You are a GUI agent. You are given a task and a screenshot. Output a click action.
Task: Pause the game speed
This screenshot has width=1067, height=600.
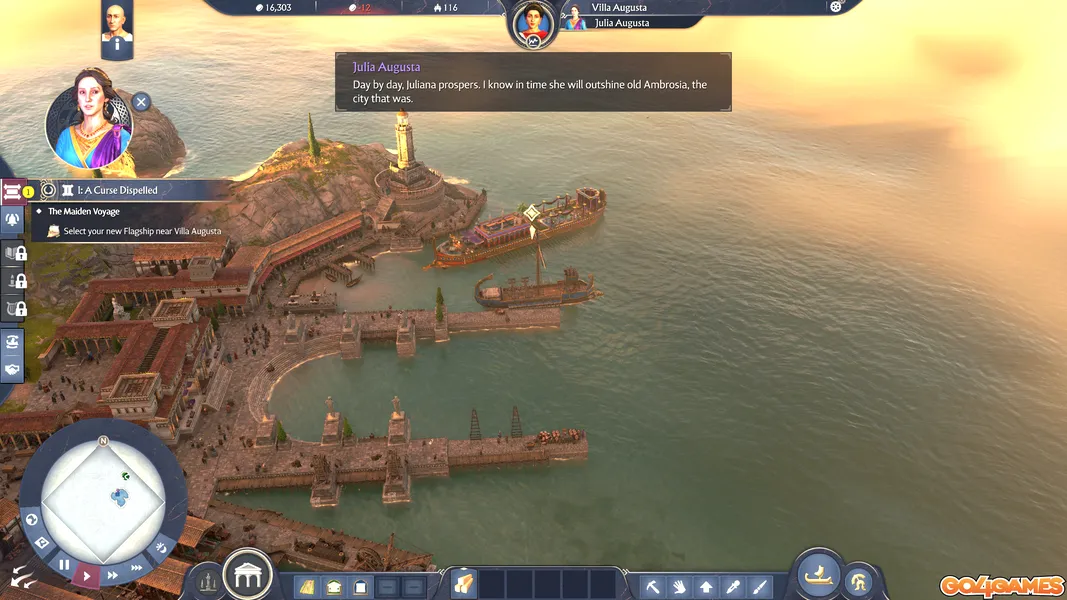point(64,565)
